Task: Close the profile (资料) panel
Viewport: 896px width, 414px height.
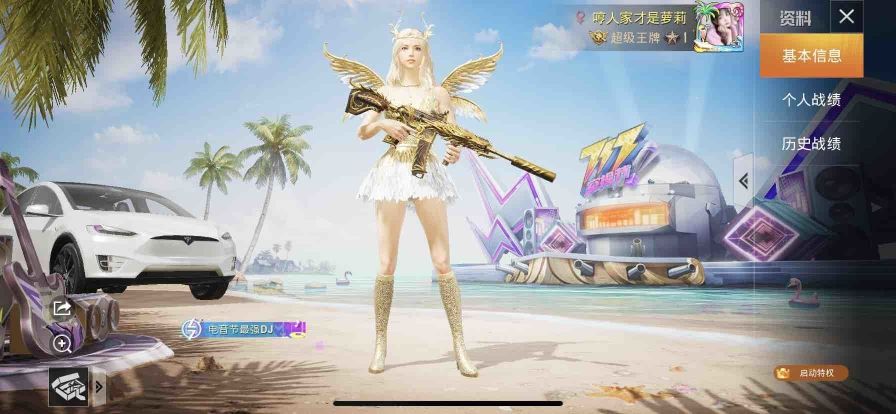Action: click(x=847, y=16)
